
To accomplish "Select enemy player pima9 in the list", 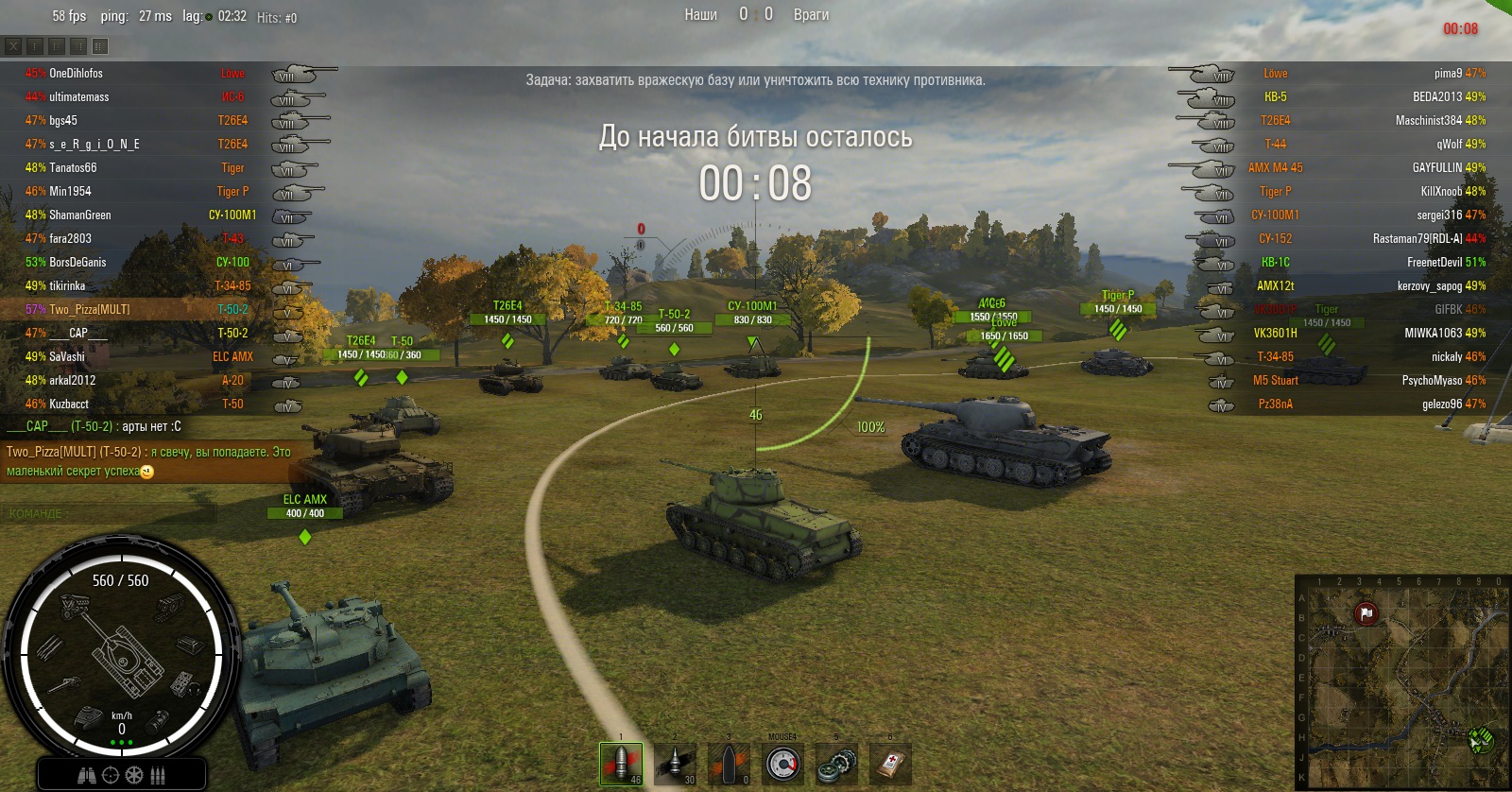I will click(x=1448, y=73).
